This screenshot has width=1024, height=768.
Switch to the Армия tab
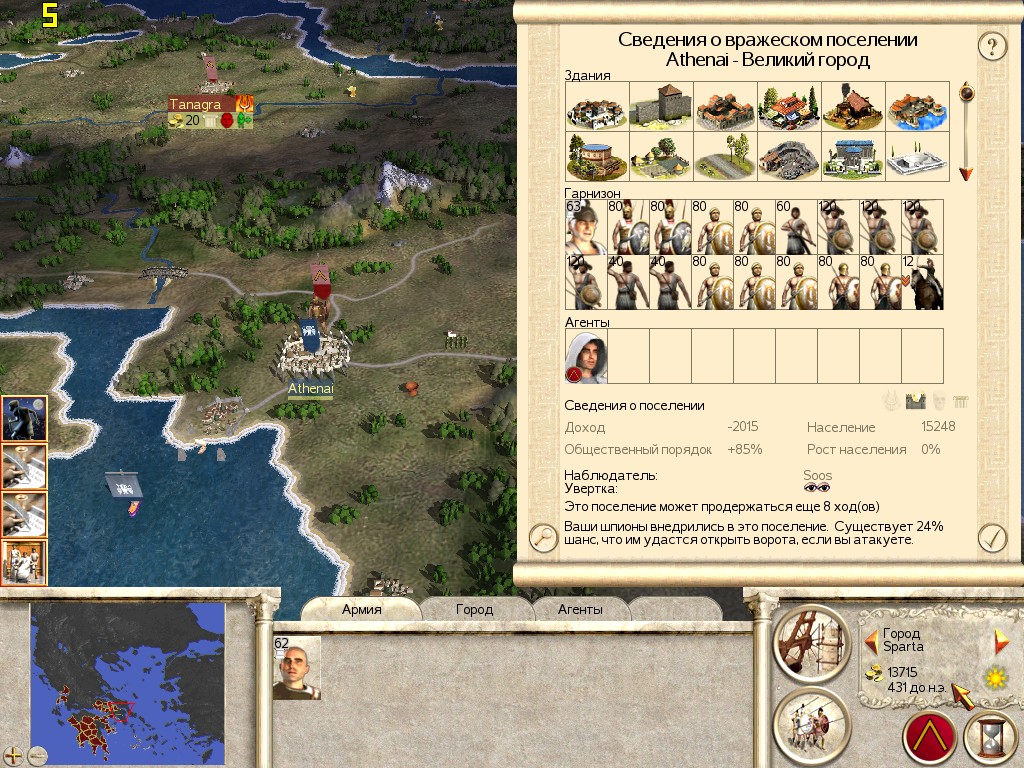(x=362, y=609)
